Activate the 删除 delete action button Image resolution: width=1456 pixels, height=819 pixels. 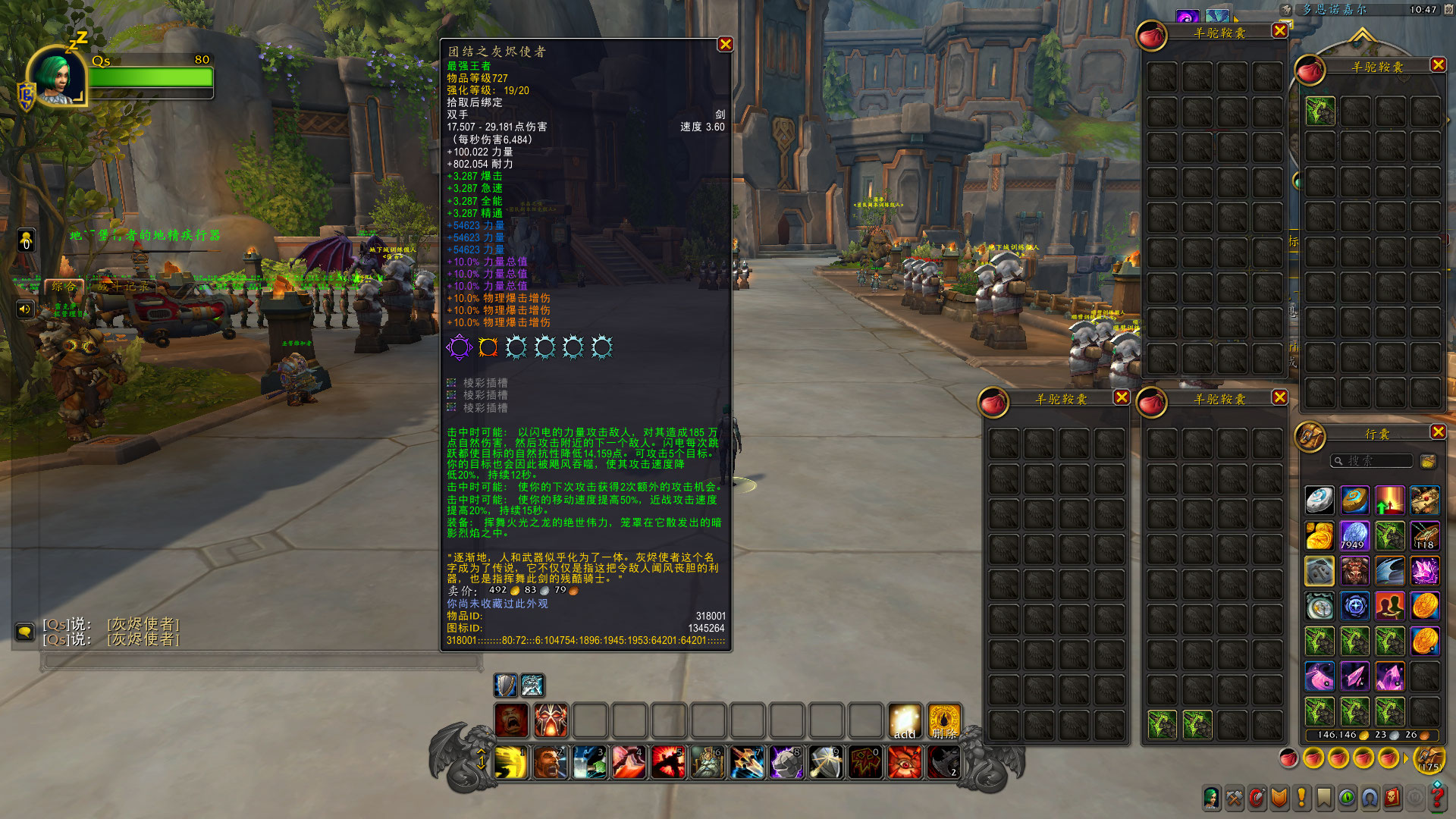point(944,720)
